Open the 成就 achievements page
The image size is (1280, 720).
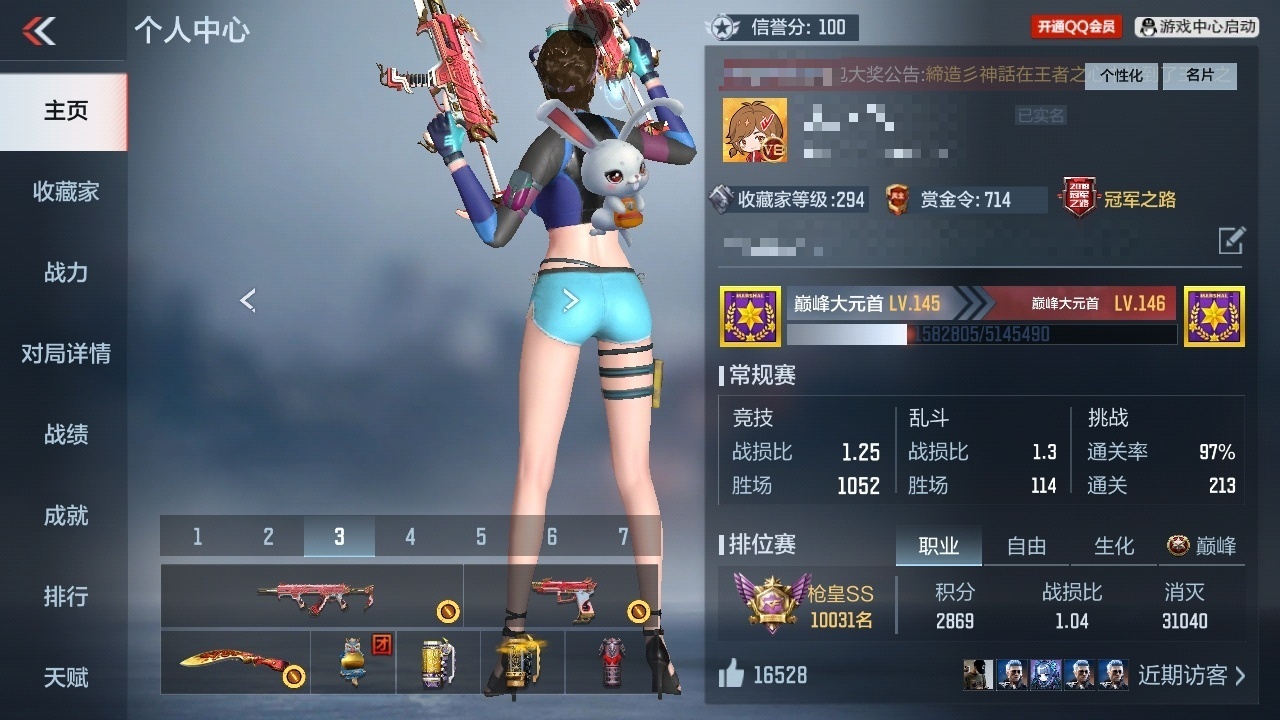[65, 516]
